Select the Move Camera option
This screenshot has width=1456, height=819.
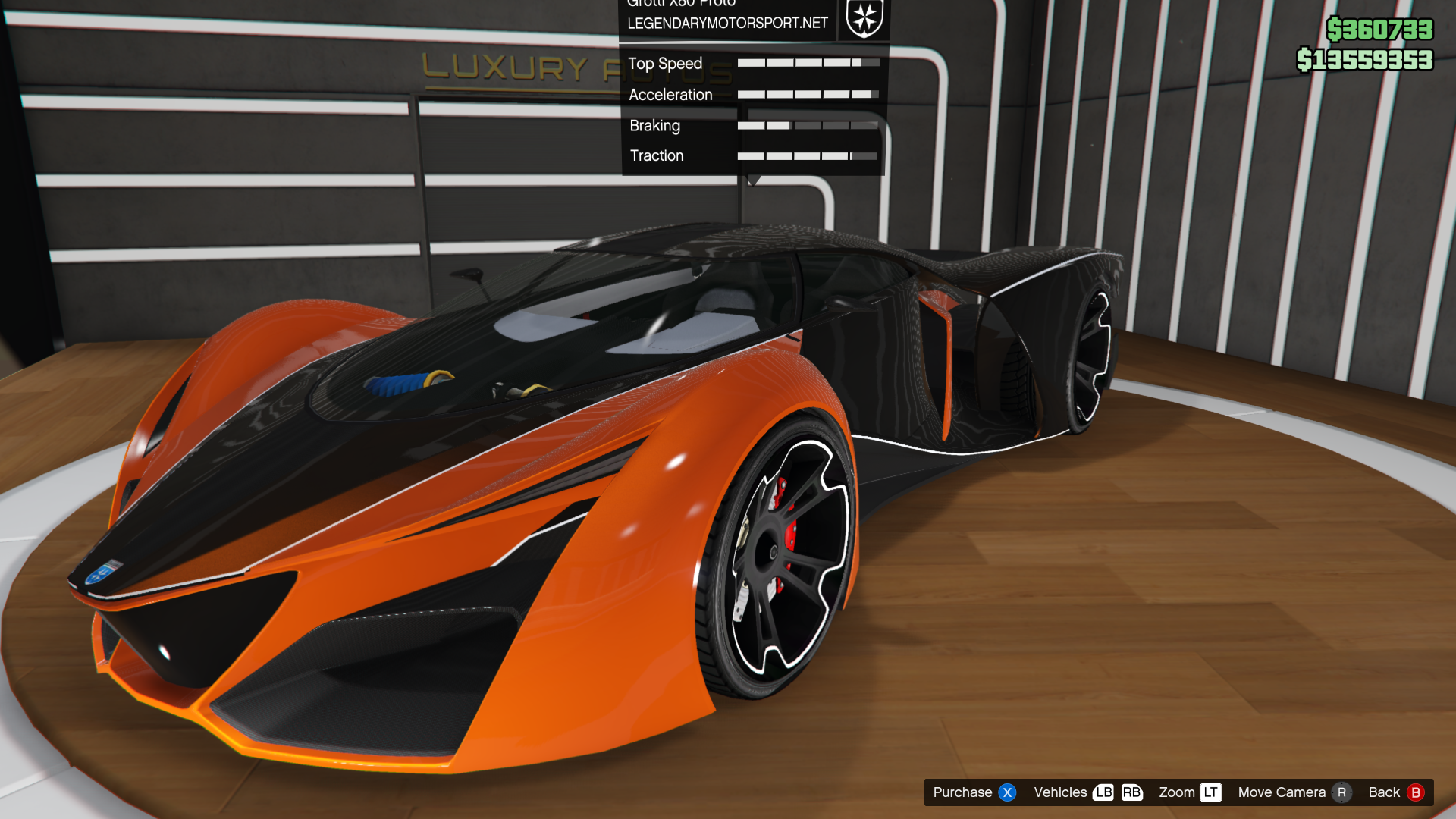pyautogui.click(x=1294, y=792)
